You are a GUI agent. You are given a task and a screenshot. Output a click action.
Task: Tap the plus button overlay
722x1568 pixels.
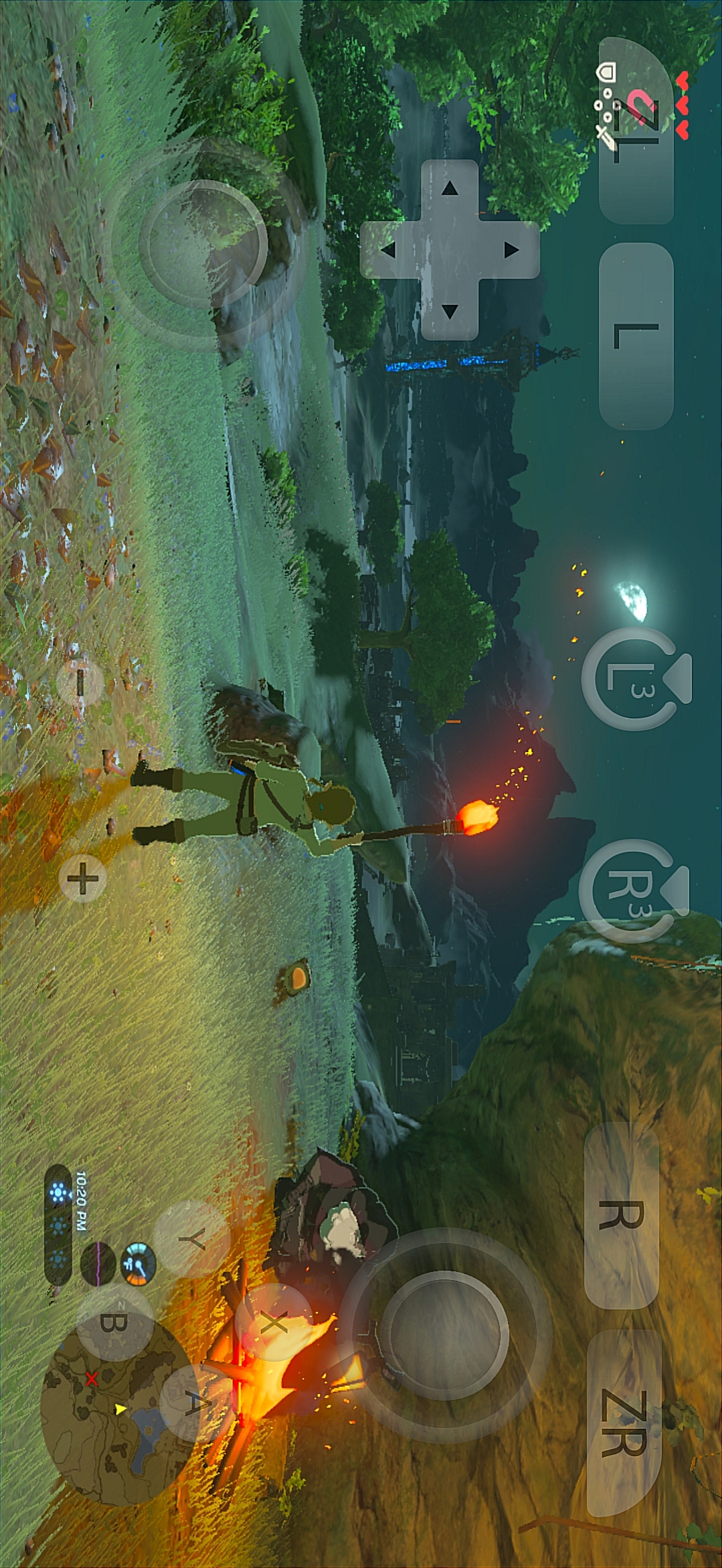click(x=83, y=878)
